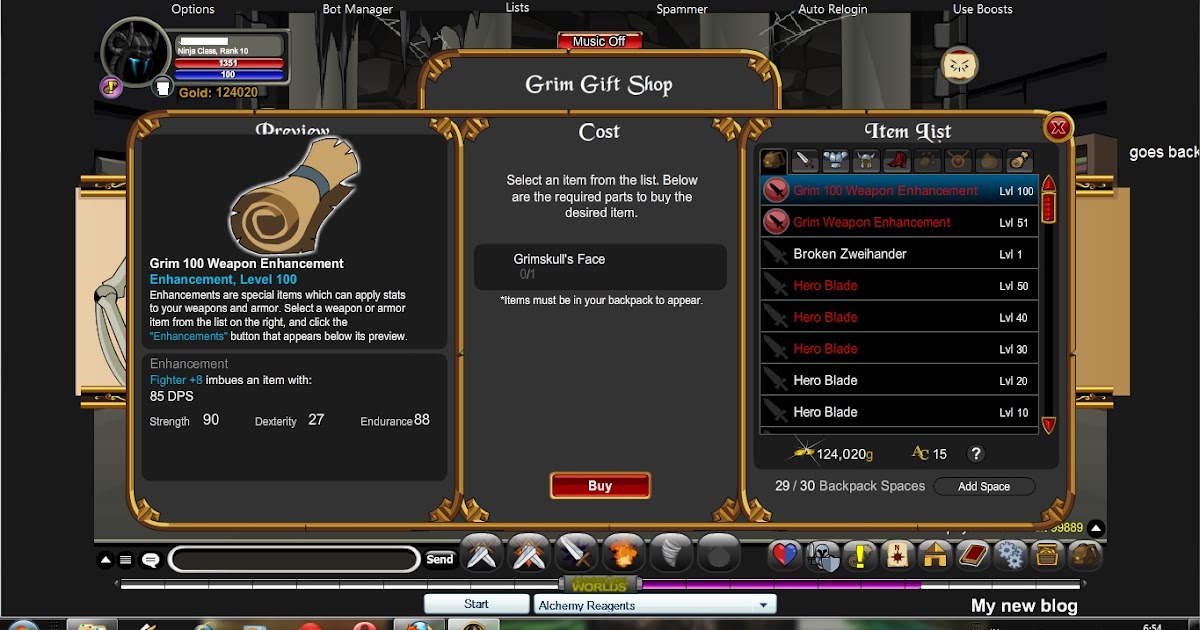Open the question mark help button
1200x630 pixels.
tap(976, 454)
